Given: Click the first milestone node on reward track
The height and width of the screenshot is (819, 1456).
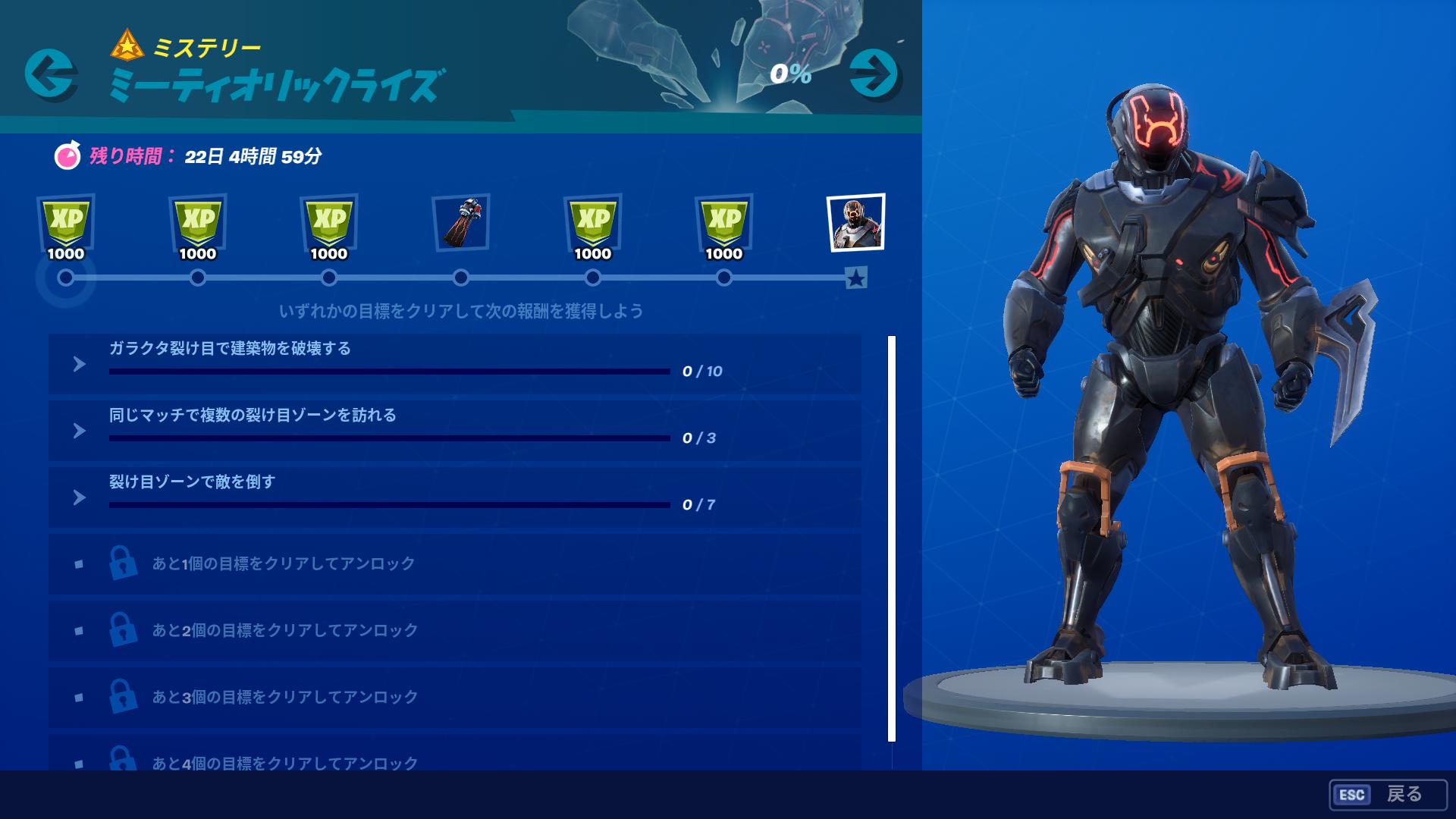Looking at the screenshot, I should (67, 279).
